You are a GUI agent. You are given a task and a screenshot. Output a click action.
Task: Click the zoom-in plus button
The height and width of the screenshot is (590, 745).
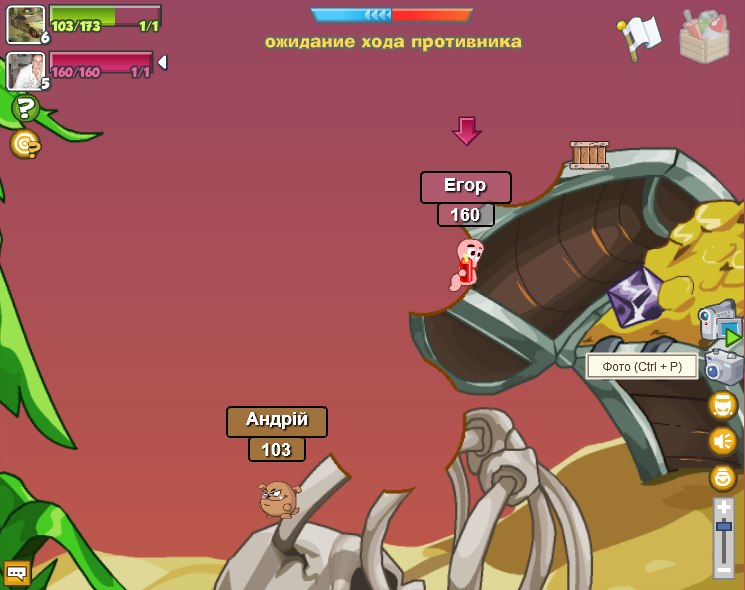click(x=723, y=509)
